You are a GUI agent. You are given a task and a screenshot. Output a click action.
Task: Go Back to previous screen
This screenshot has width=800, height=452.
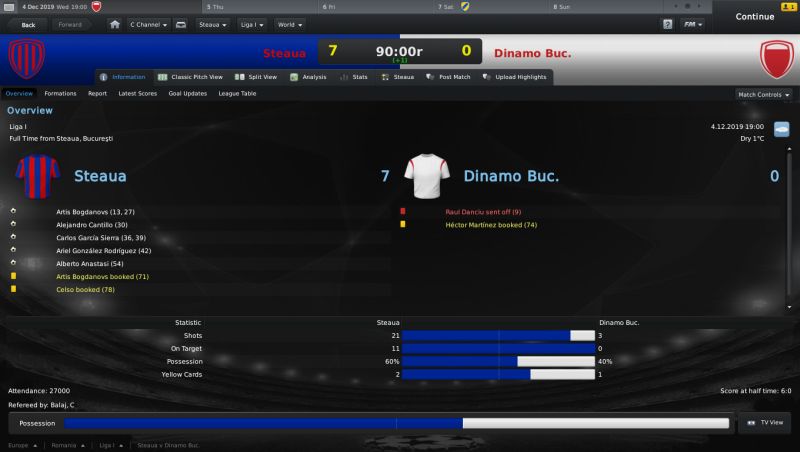click(x=27, y=23)
